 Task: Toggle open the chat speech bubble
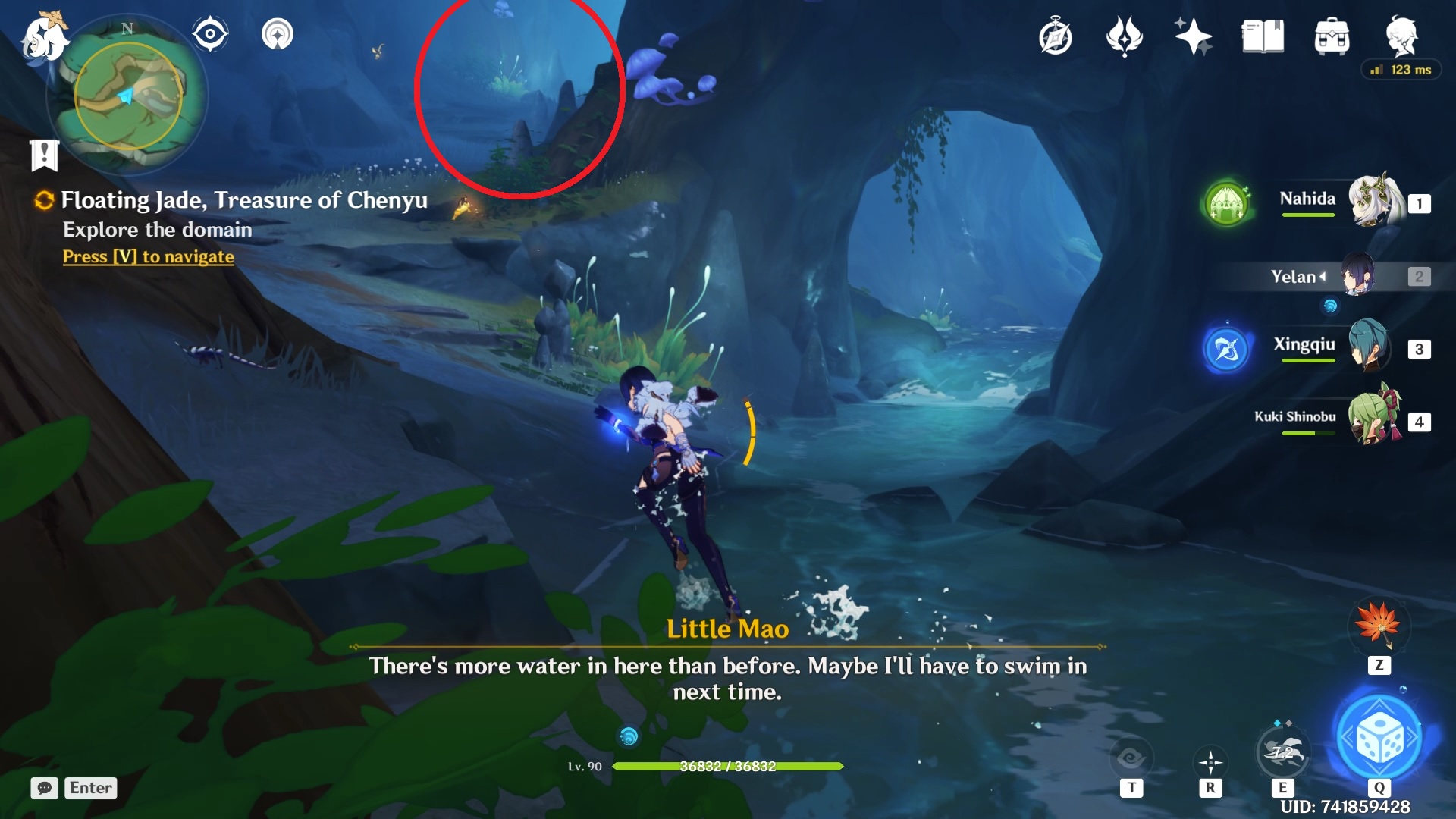(x=45, y=788)
